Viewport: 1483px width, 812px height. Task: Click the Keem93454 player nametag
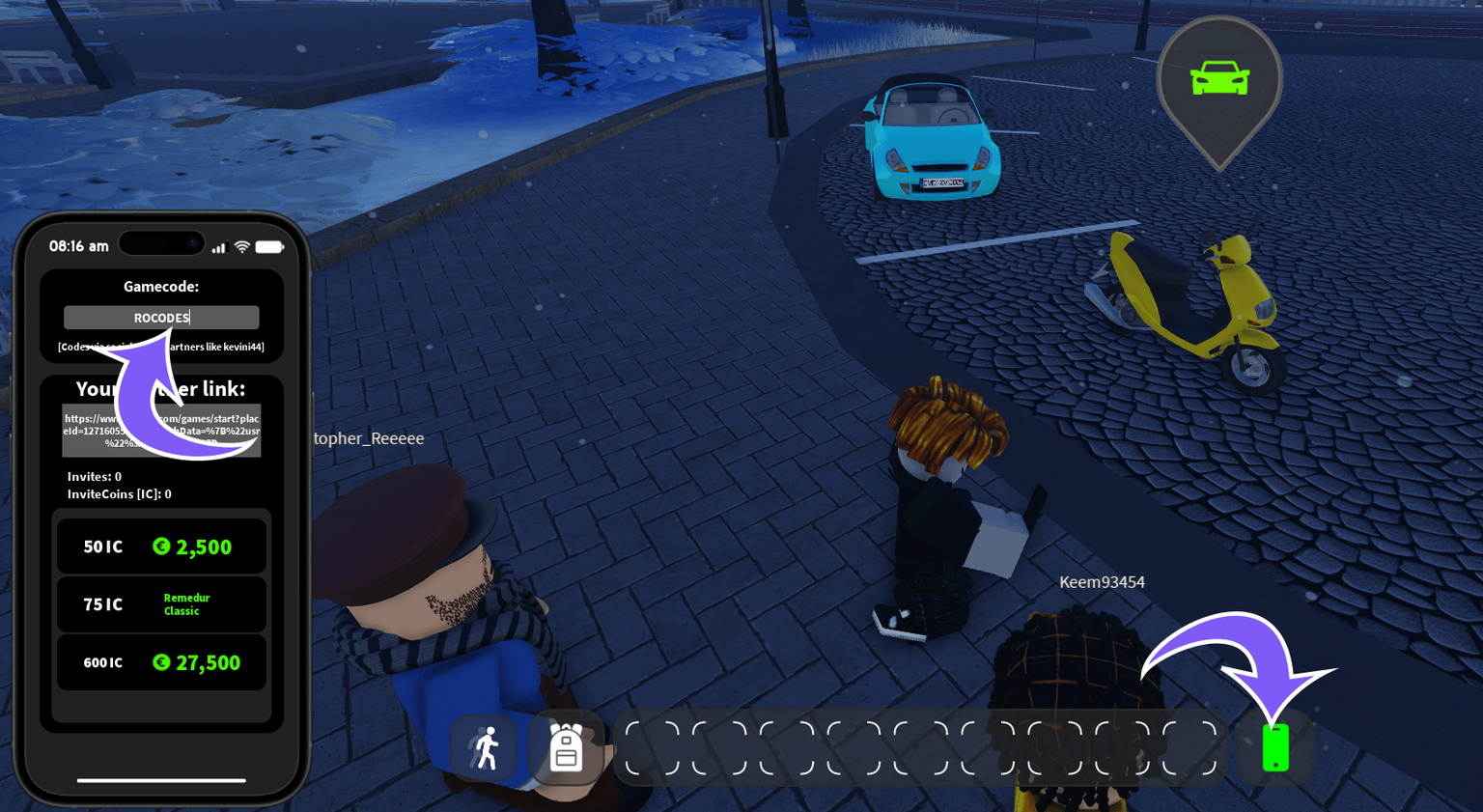[1102, 582]
